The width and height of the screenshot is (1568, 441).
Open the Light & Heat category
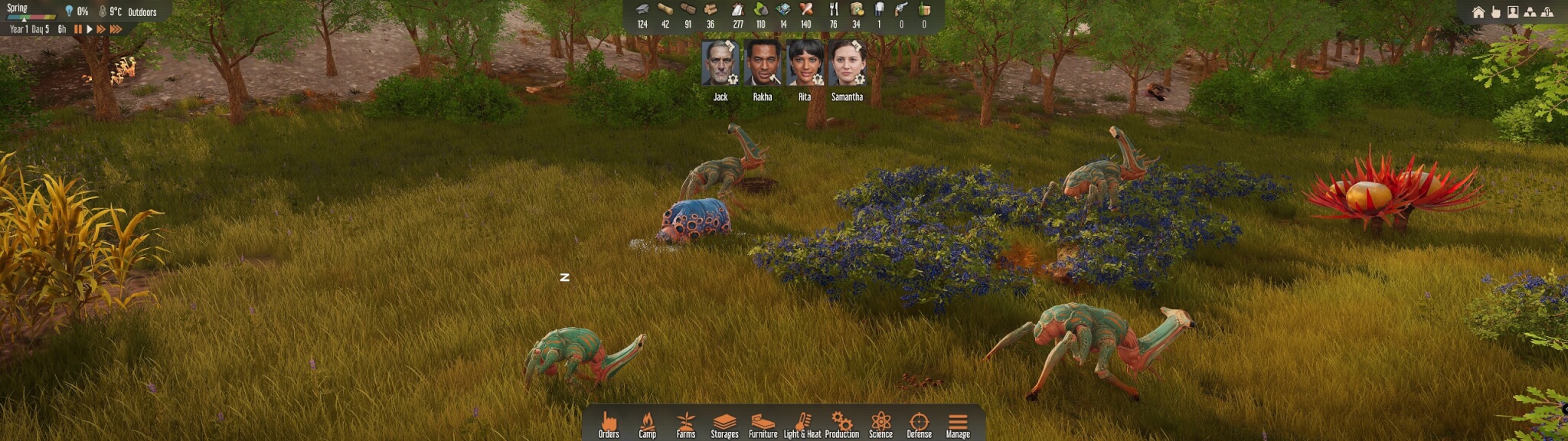(802, 423)
